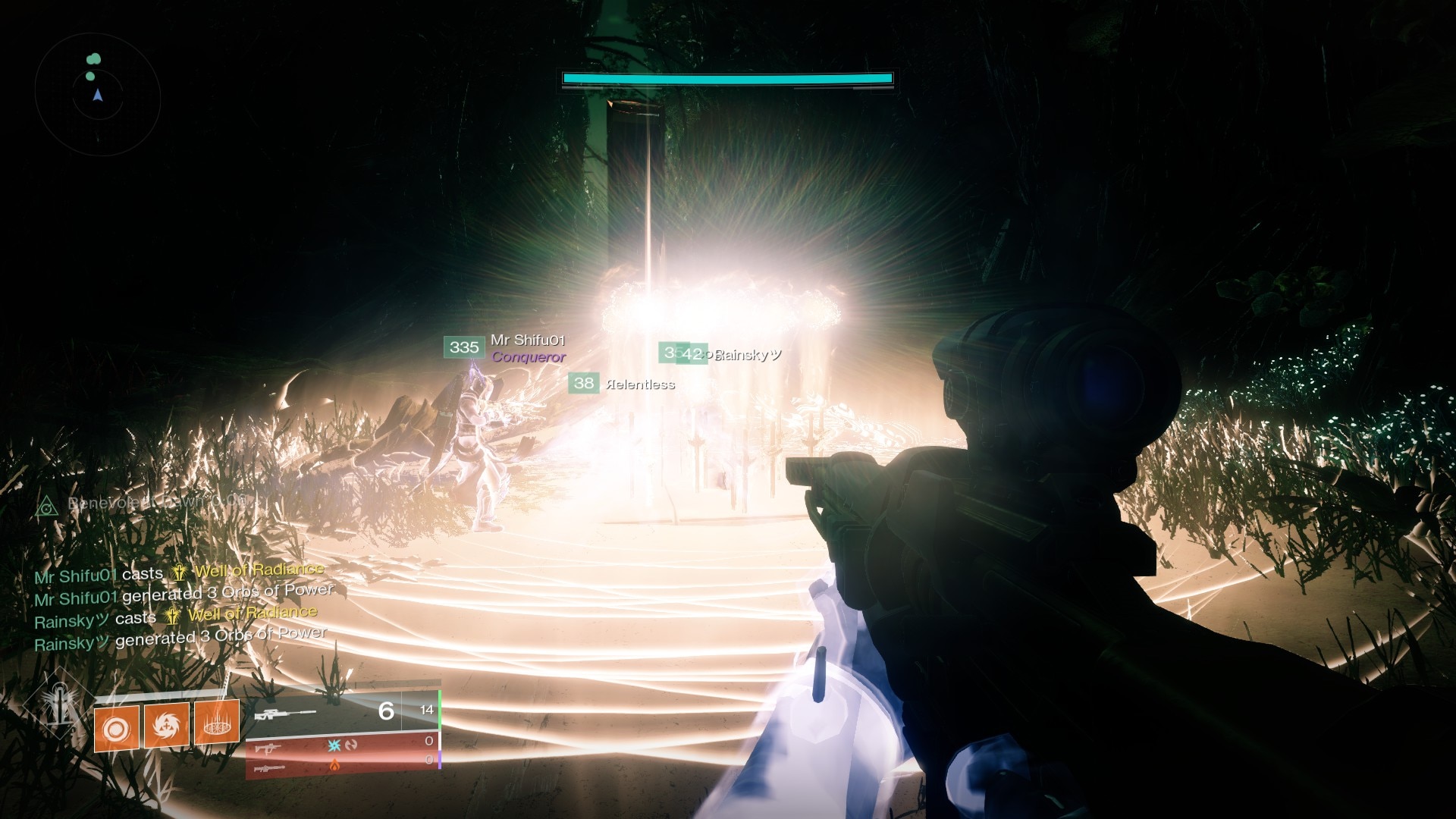
Task: Use the swirling melee ability icon
Action: click(166, 725)
